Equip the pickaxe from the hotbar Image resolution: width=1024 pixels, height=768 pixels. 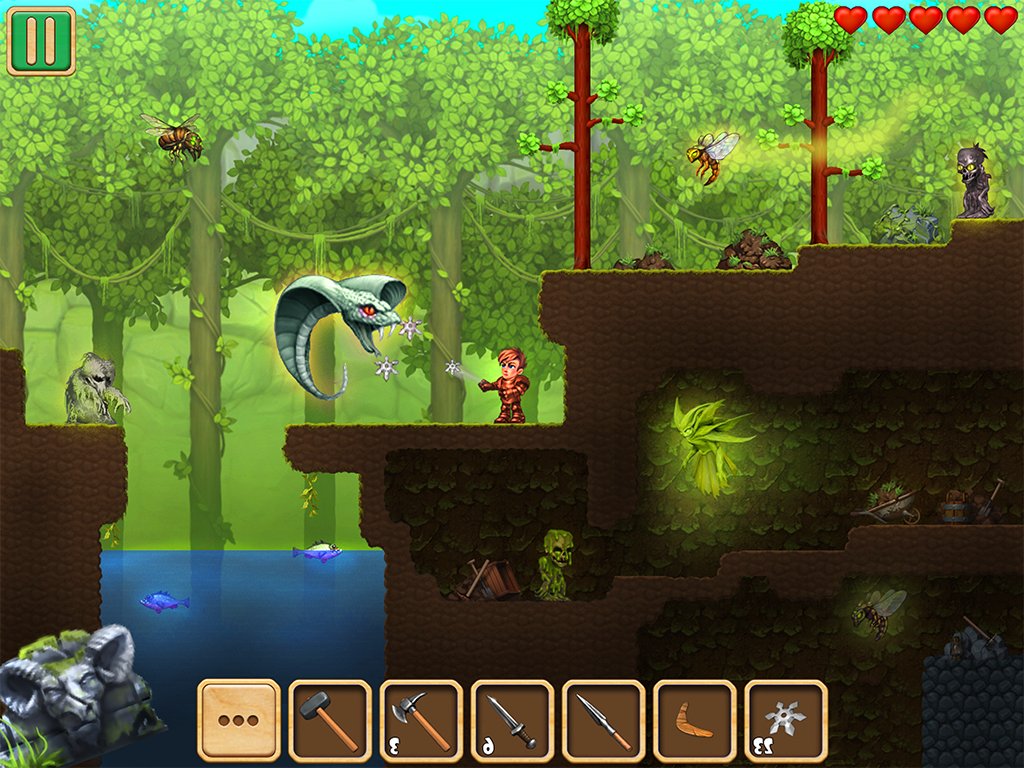pyautogui.click(x=421, y=721)
